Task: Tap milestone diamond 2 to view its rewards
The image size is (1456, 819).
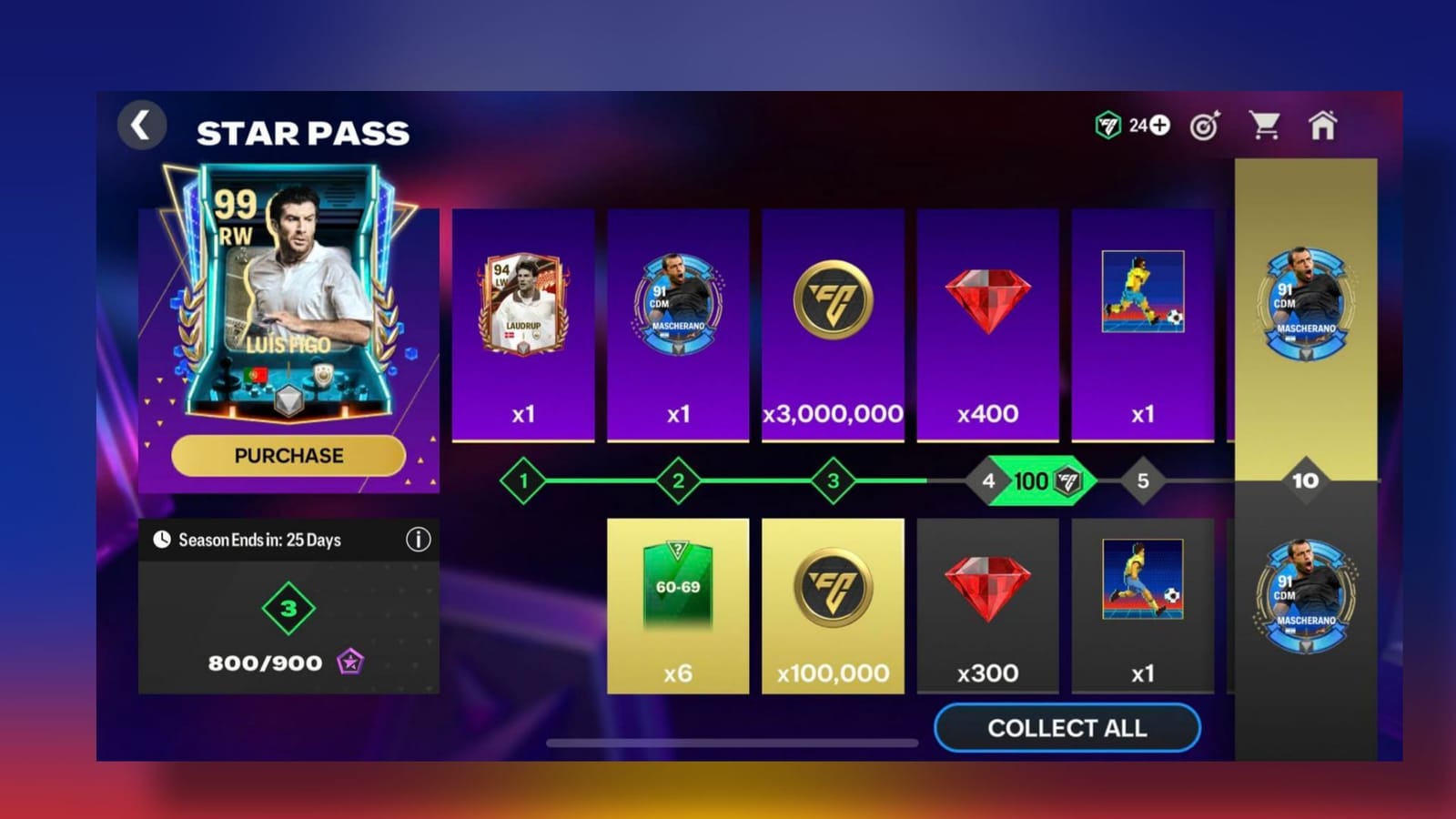Action: pos(677,481)
